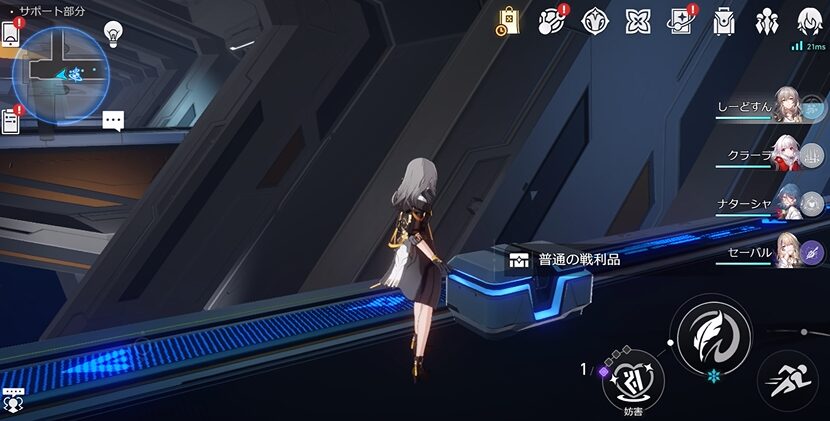
Task: Open the shop bag with clock icon
Action: pos(507,21)
